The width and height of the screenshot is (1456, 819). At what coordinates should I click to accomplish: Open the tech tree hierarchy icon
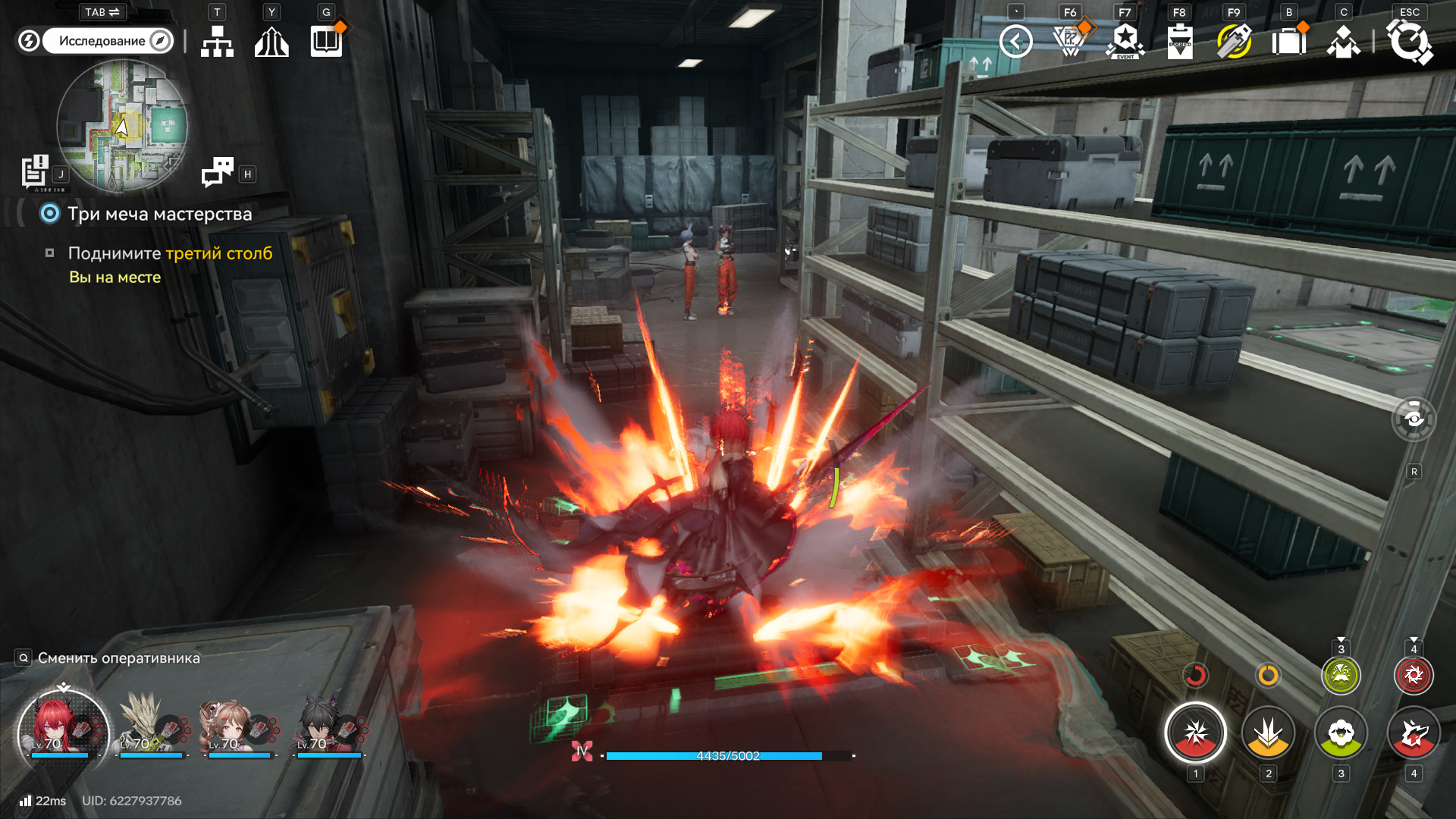tap(217, 42)
